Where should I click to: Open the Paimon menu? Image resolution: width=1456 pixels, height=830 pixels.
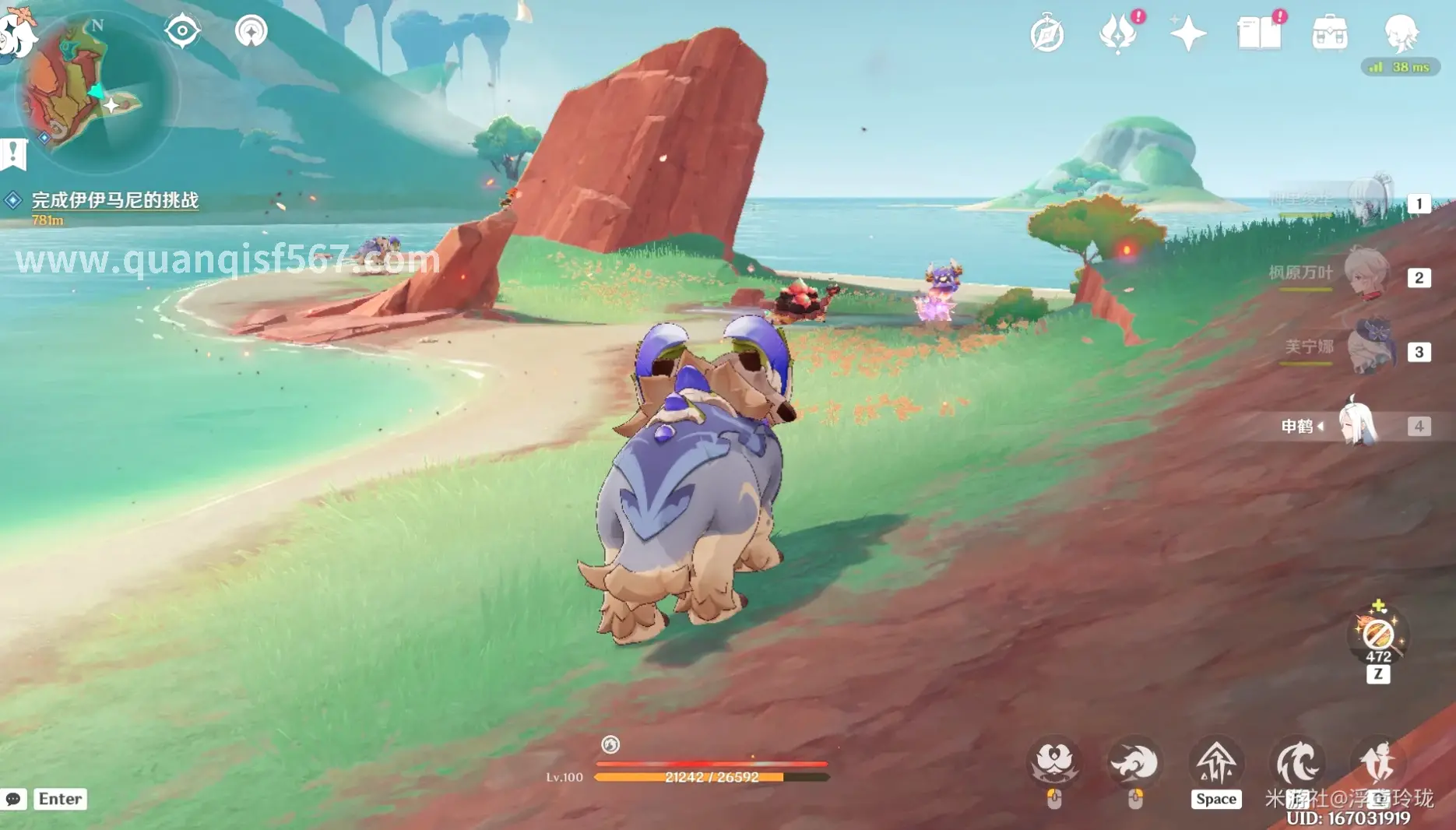[x=16, y=31]
